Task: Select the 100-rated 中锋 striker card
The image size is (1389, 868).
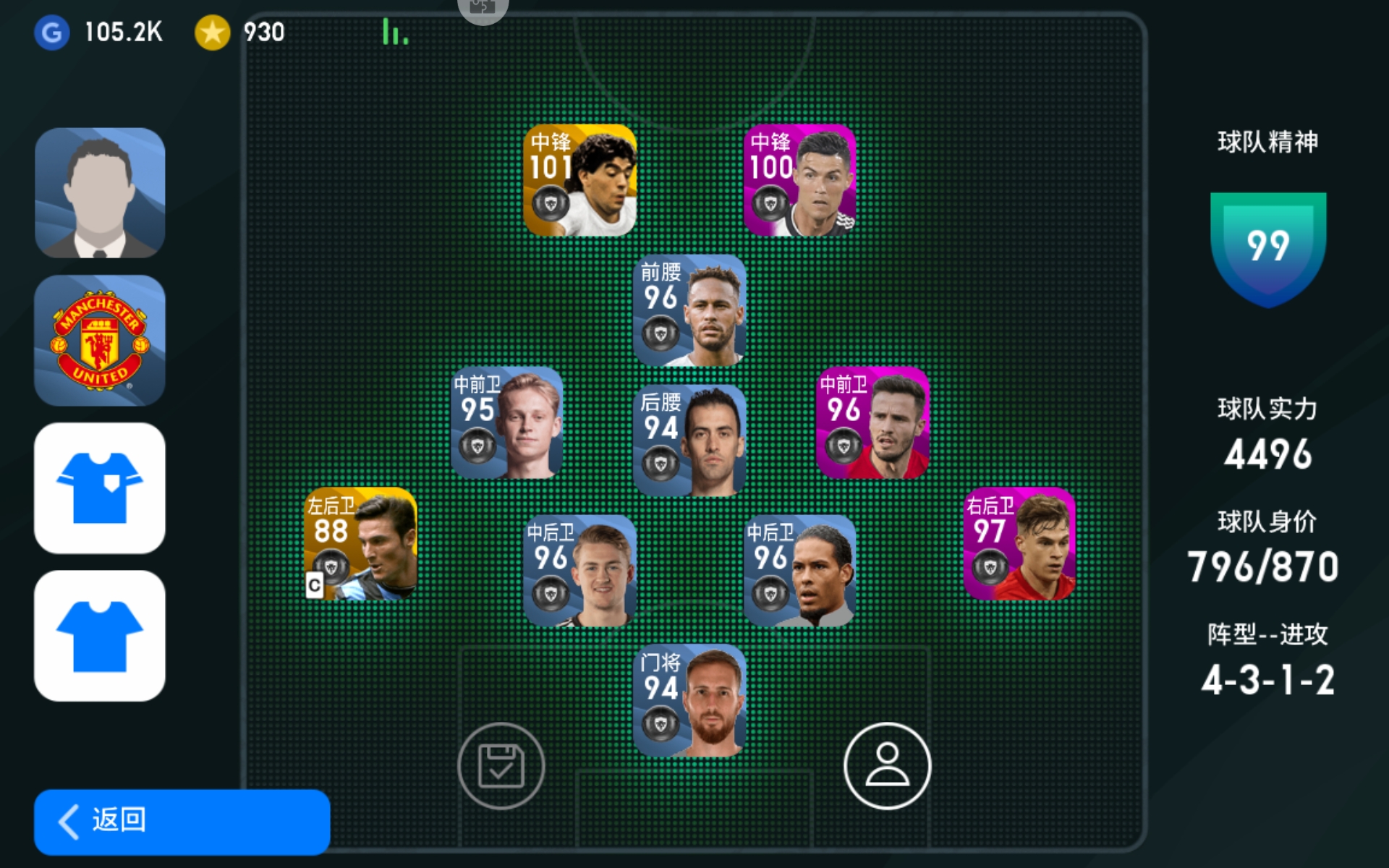Action: [x=799, y=181]
